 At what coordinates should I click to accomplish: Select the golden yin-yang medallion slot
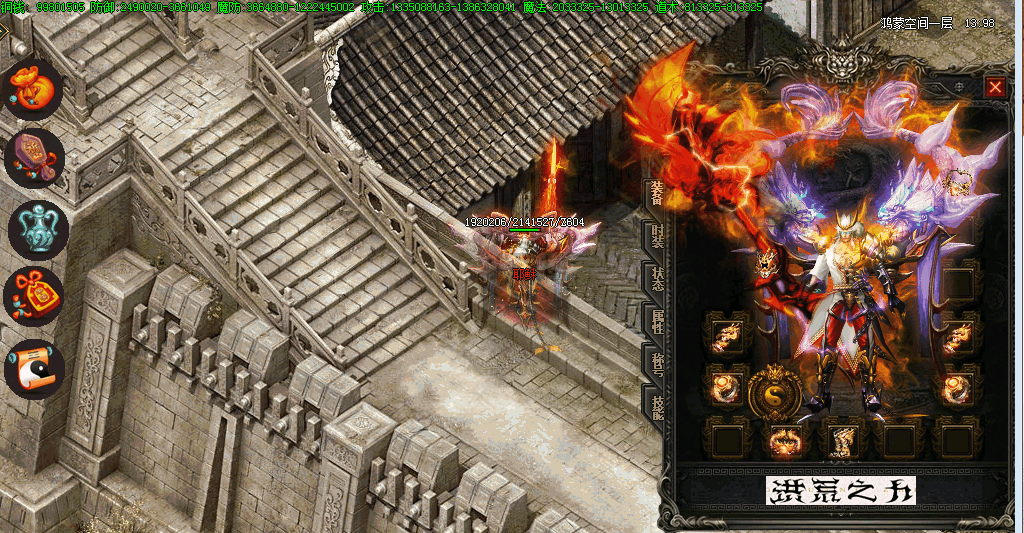(x=773, y=393)
